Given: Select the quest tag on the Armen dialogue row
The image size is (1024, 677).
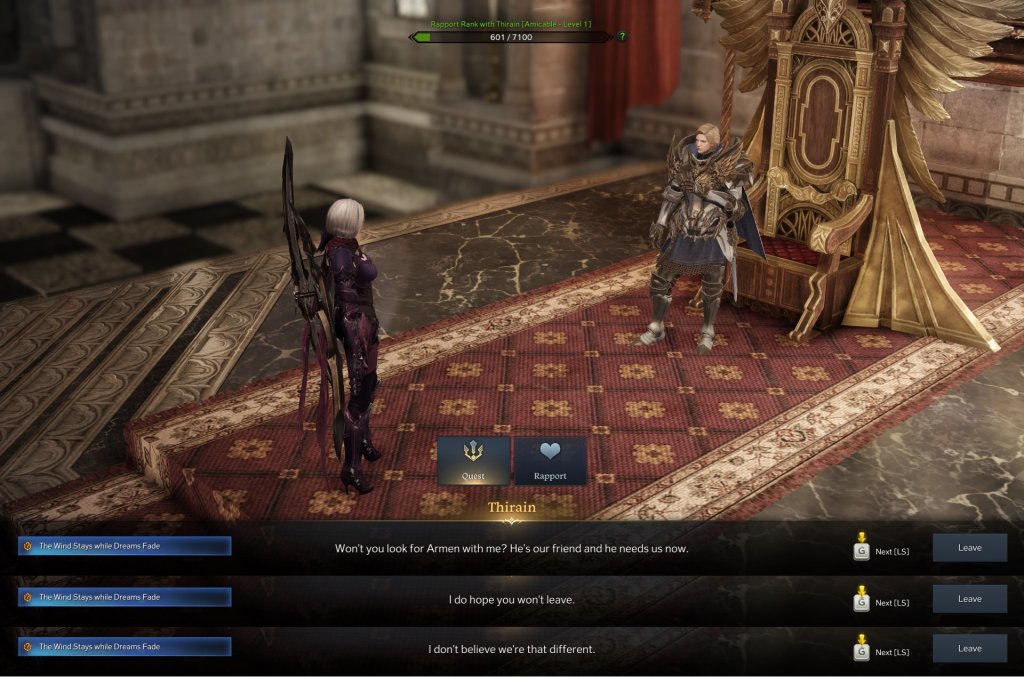Looking at the screenshot, I should click(x=125, y=546).
